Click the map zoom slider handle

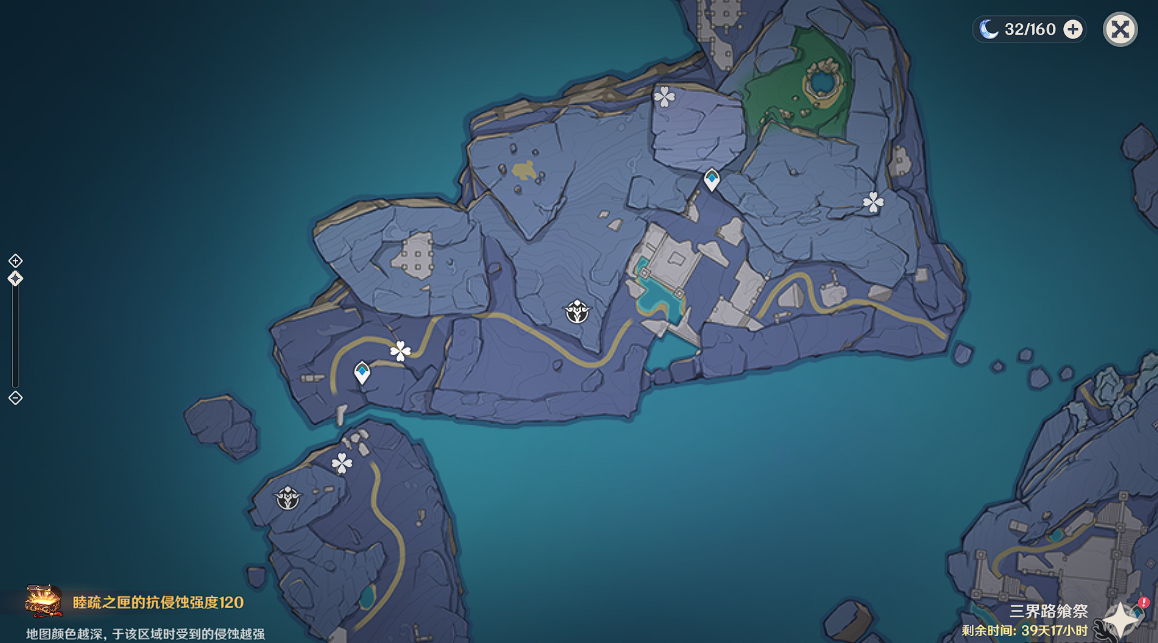pyautogui.click(x=15, y=279)
